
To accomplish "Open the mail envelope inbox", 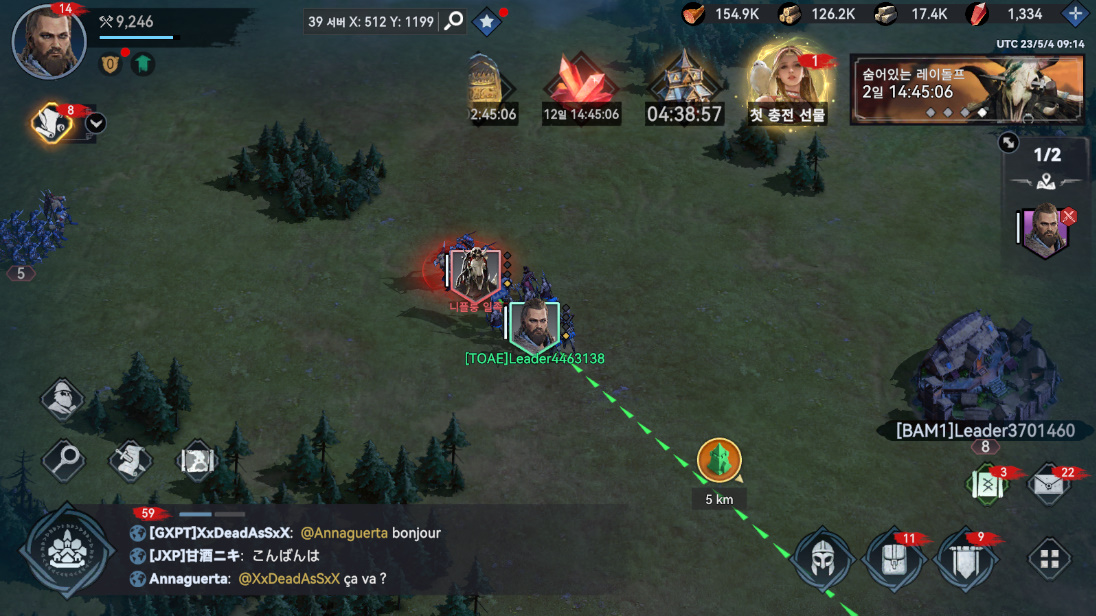I will tap(1049, 484).
